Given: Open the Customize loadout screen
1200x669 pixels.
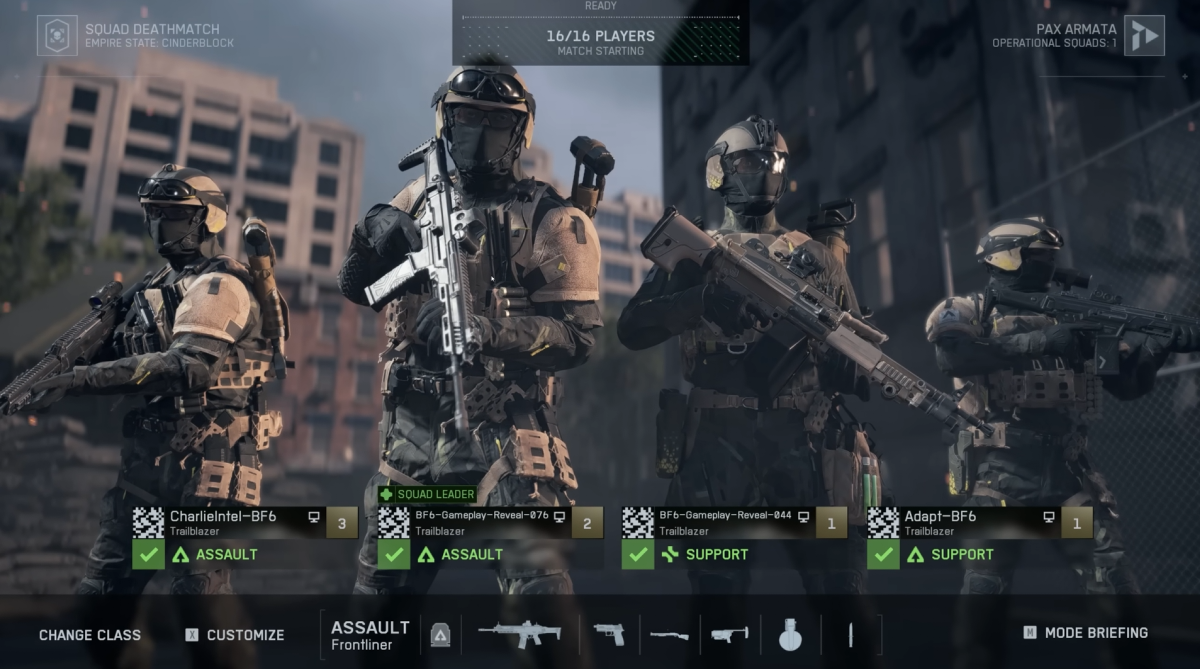Looking at the screenshot, I should click(x=235, y=635).
